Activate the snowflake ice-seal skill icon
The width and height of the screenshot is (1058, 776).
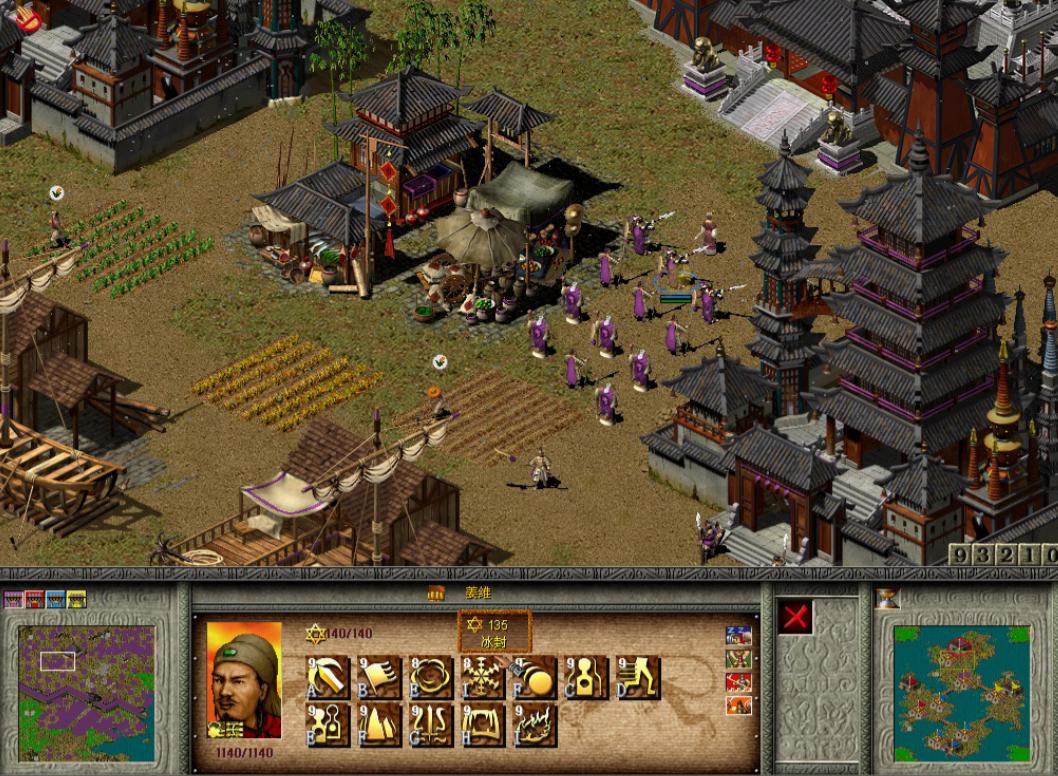pyautogui.click(x=483, y=678)
